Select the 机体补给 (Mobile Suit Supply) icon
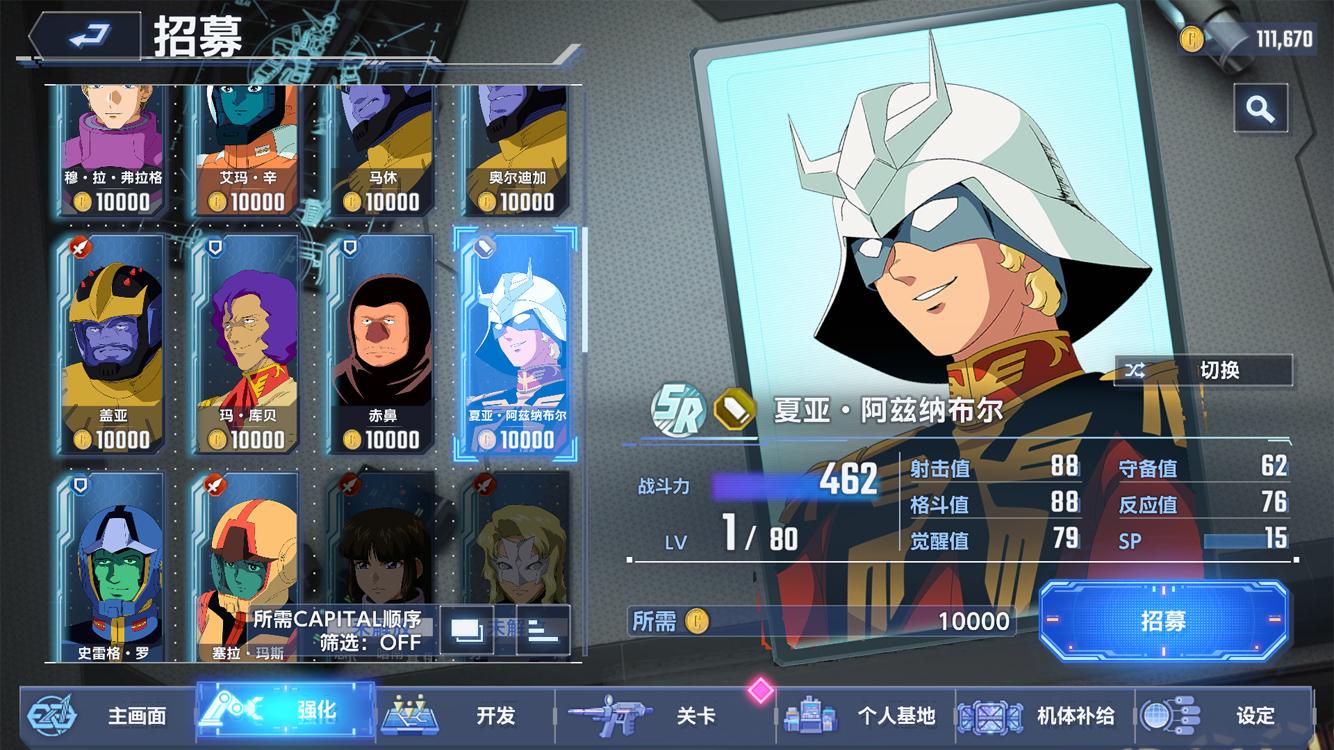The image size is (1334, 750). point(990,717)
